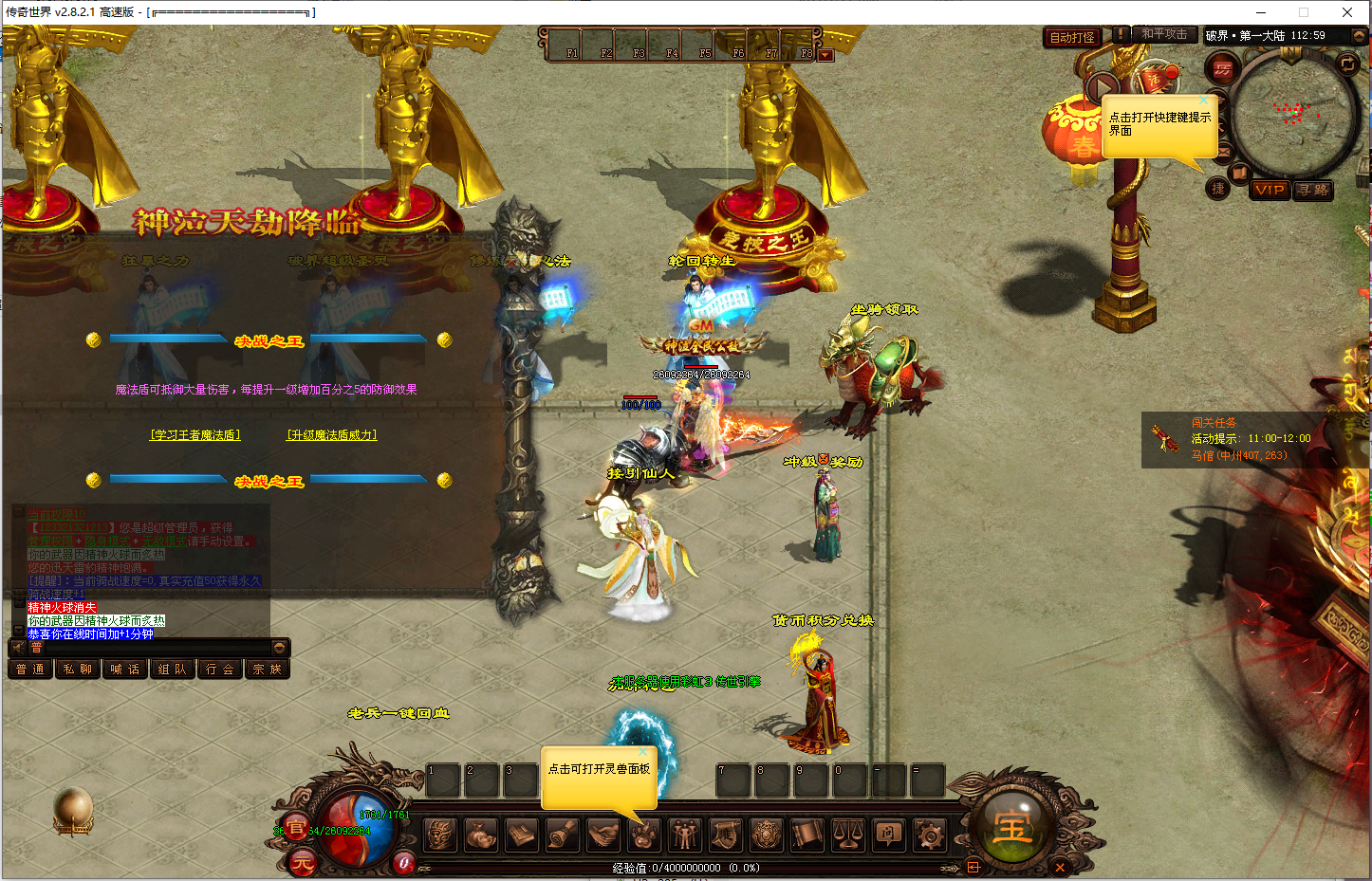Switch attack mode via 和平攻击
Screen dimensions: 1372x881
(x=1163, y=34)
